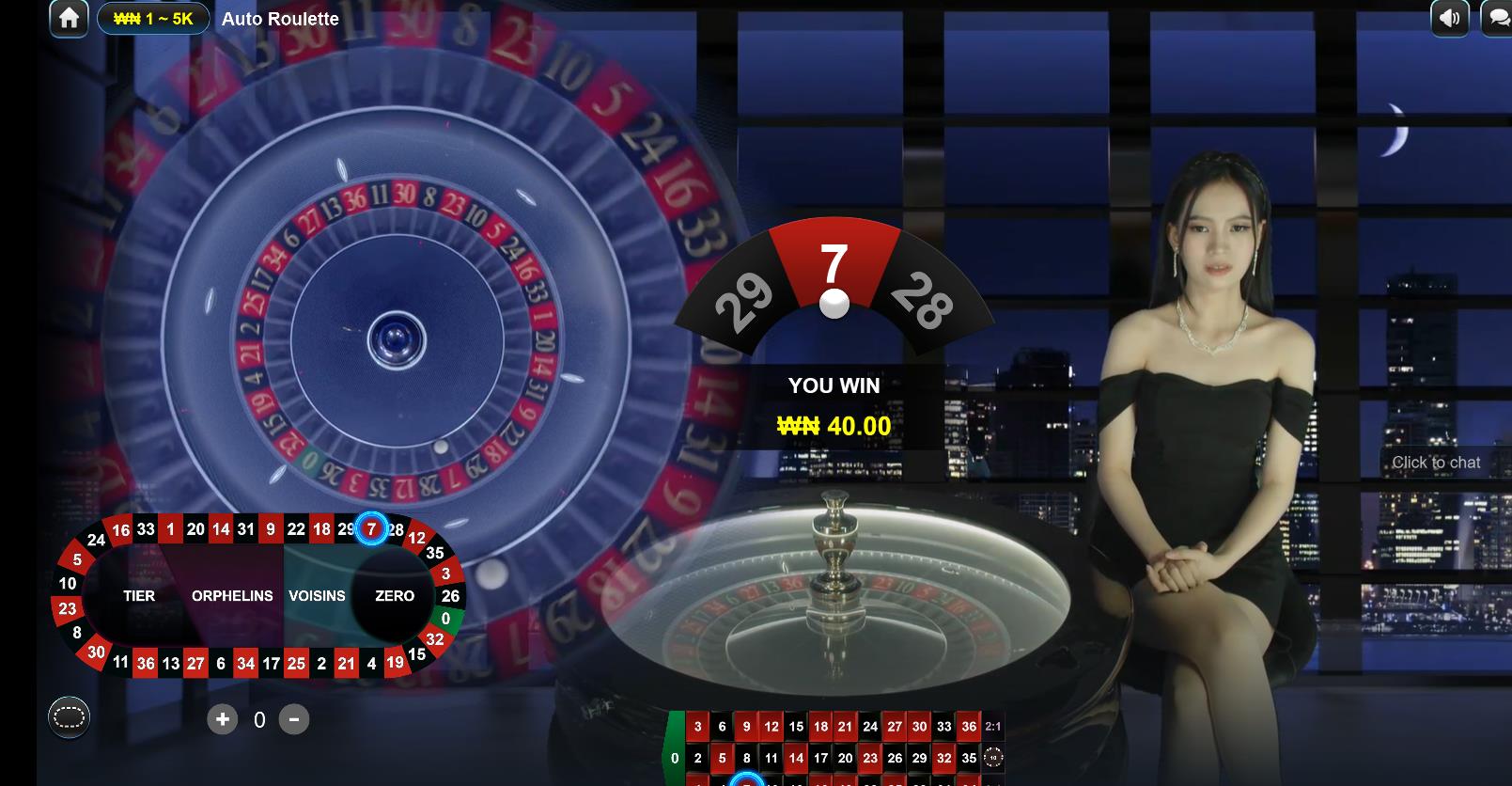Bet on the ZERO racetrack section

(395, 596)
